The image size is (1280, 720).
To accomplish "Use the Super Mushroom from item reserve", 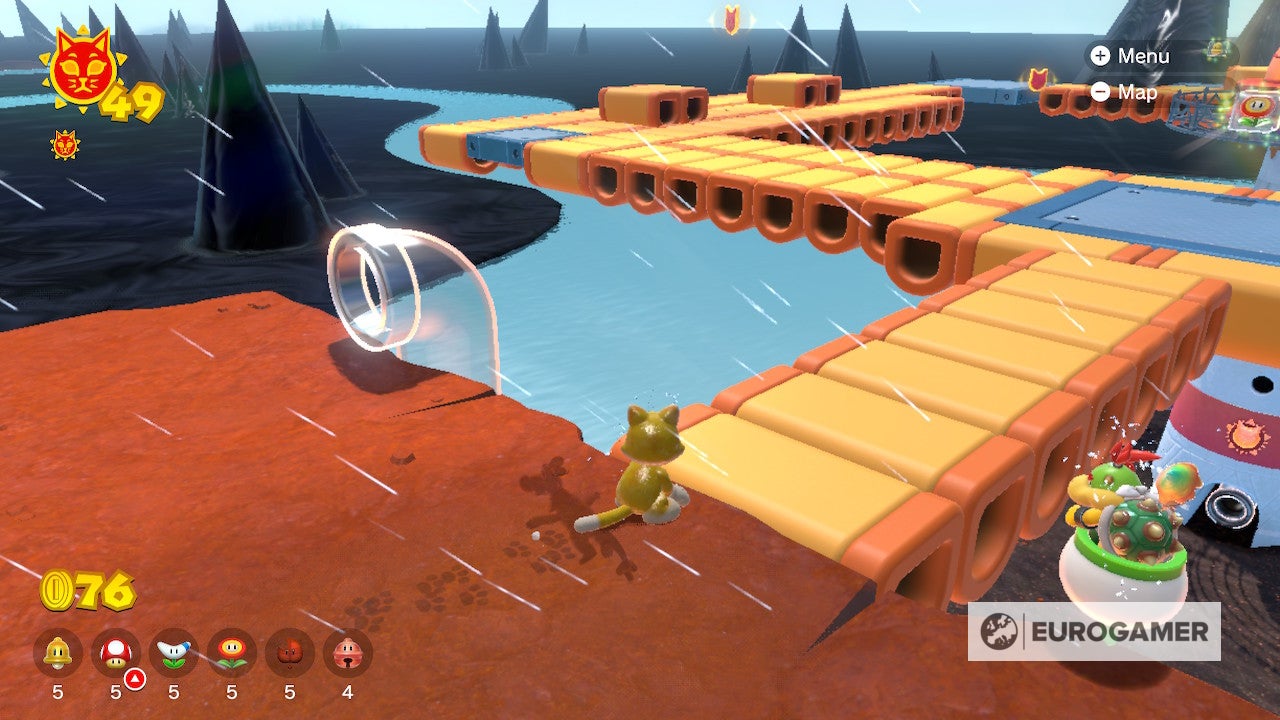I will [x=116, y=653].
